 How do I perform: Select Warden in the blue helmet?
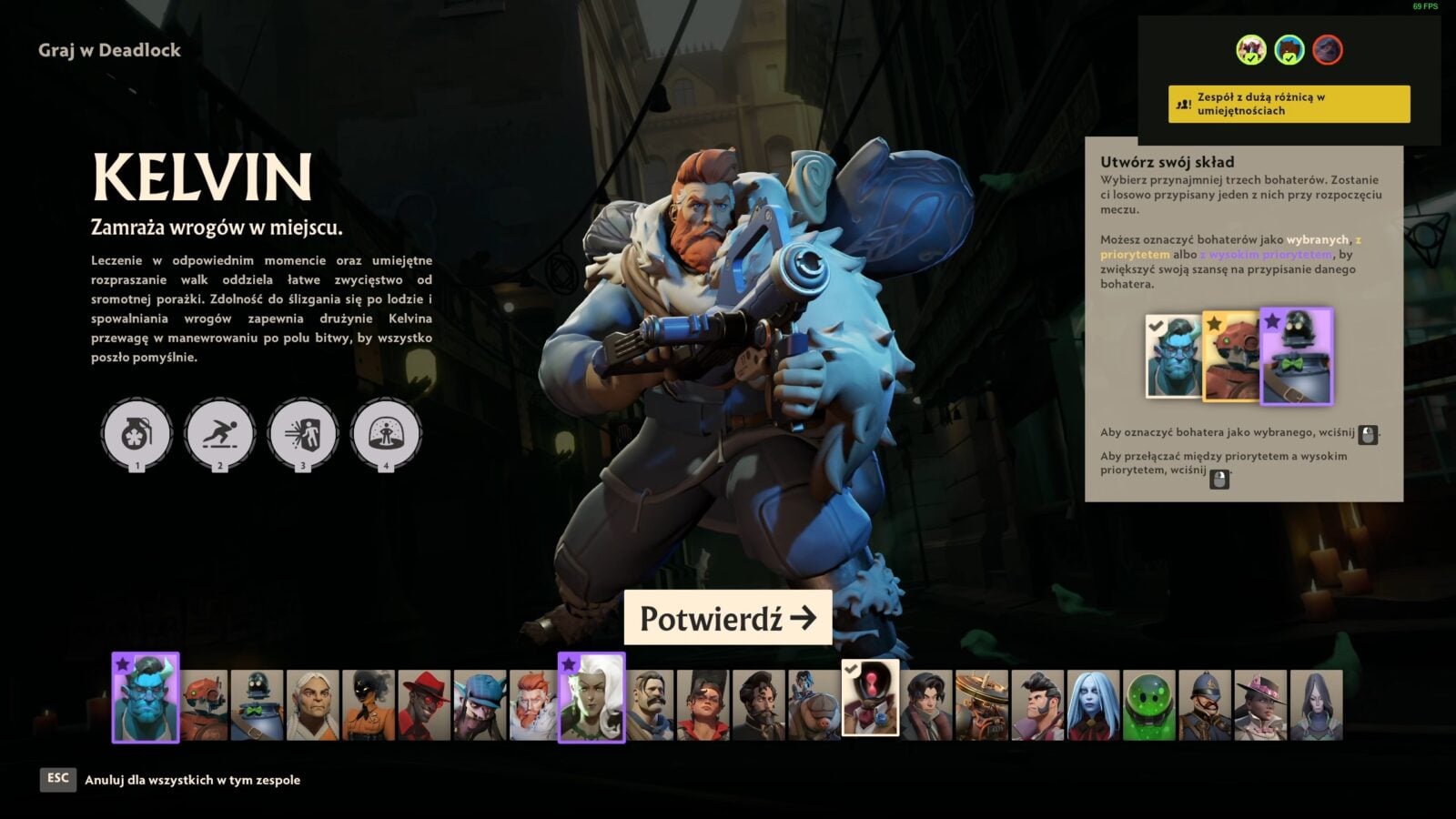[1205, 705]
